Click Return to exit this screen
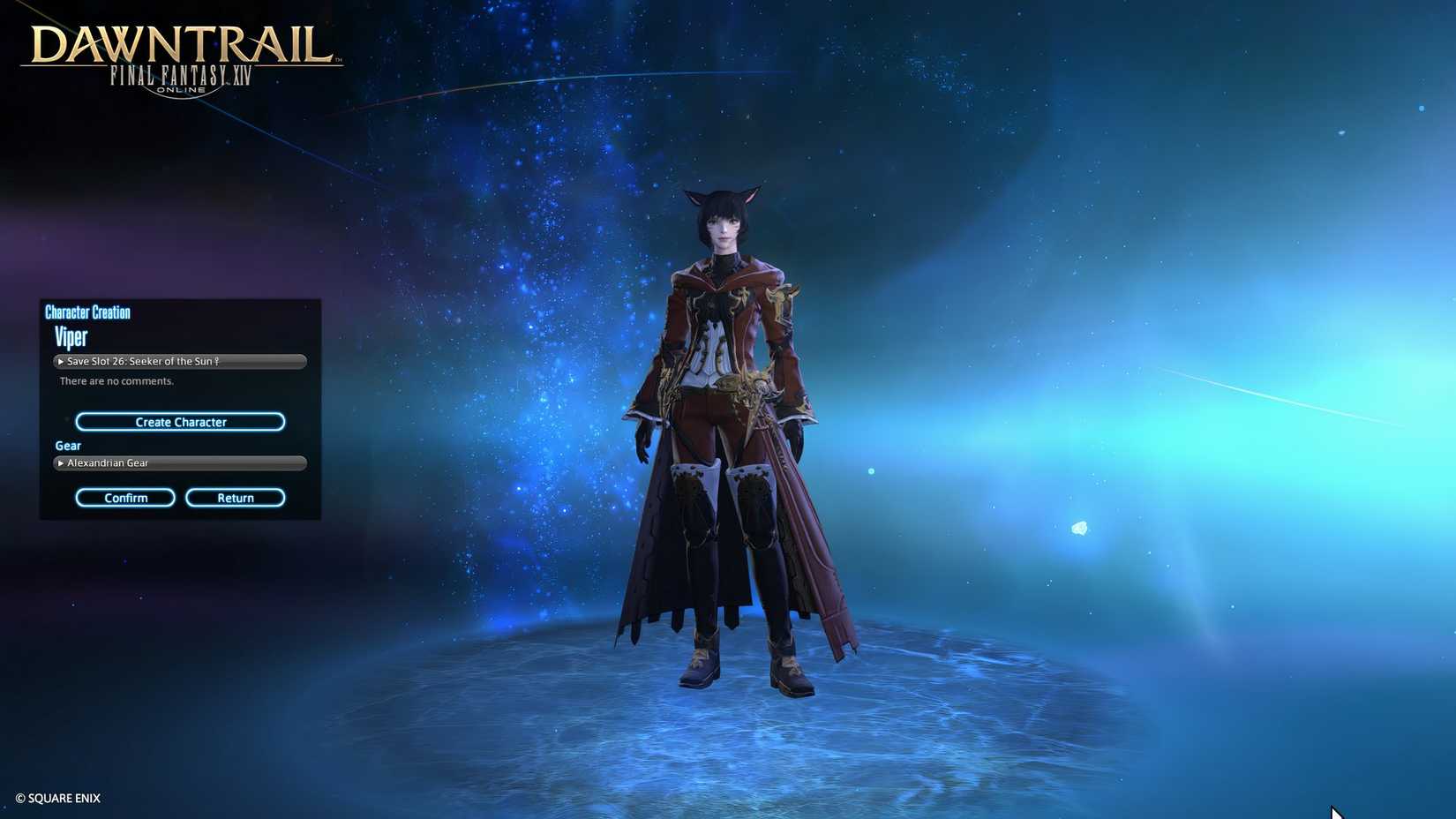 click(x=235, y=497)
